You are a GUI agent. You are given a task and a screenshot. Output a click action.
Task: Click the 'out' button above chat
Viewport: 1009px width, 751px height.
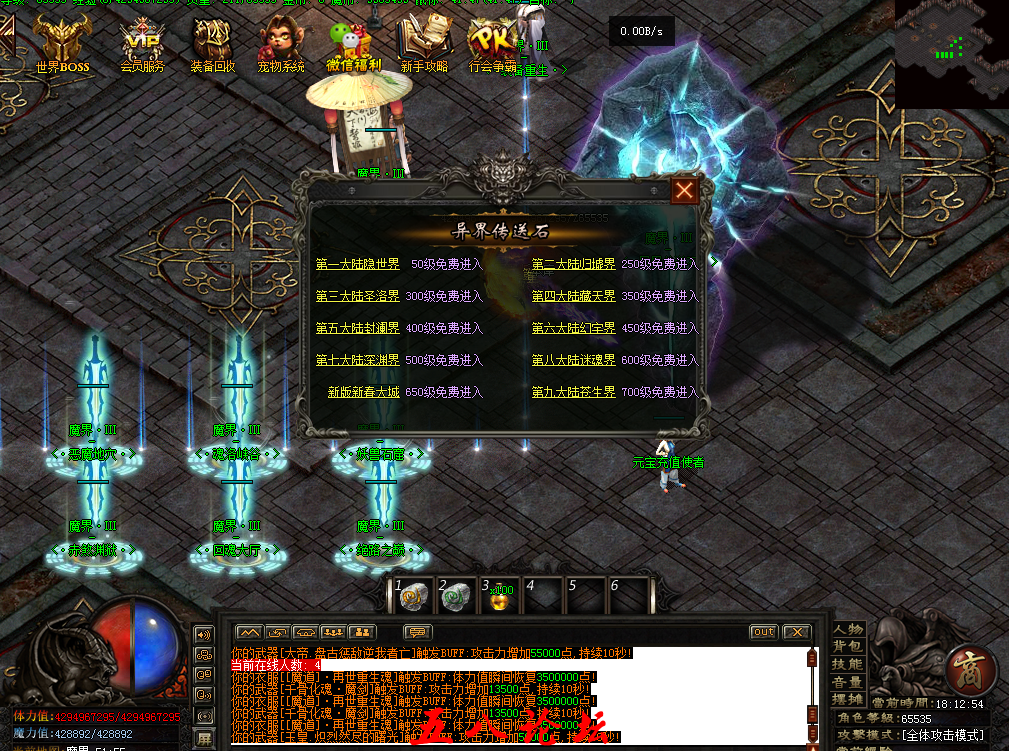pos(764,632)
